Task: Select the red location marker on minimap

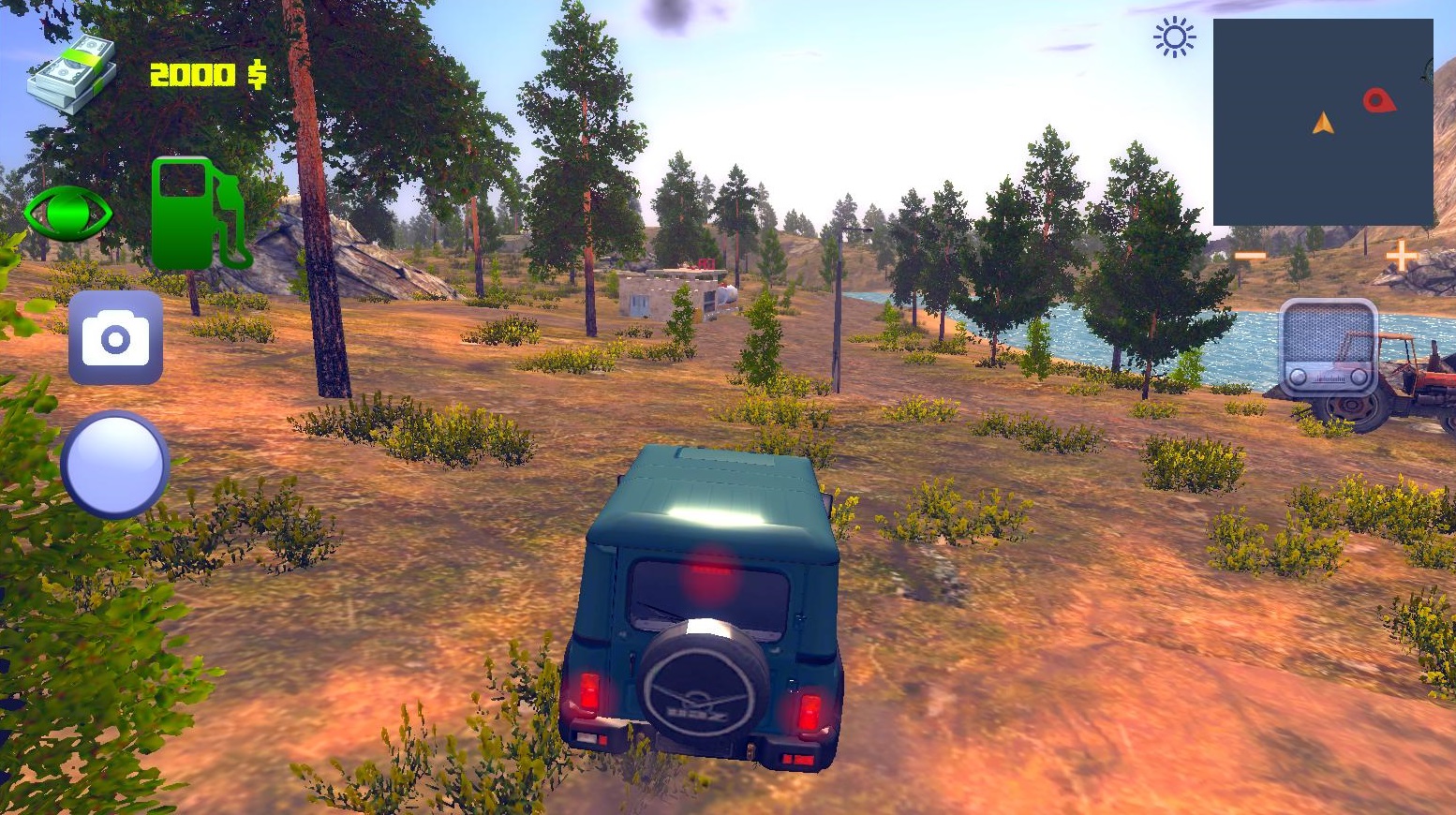Action: point(1377,99)
